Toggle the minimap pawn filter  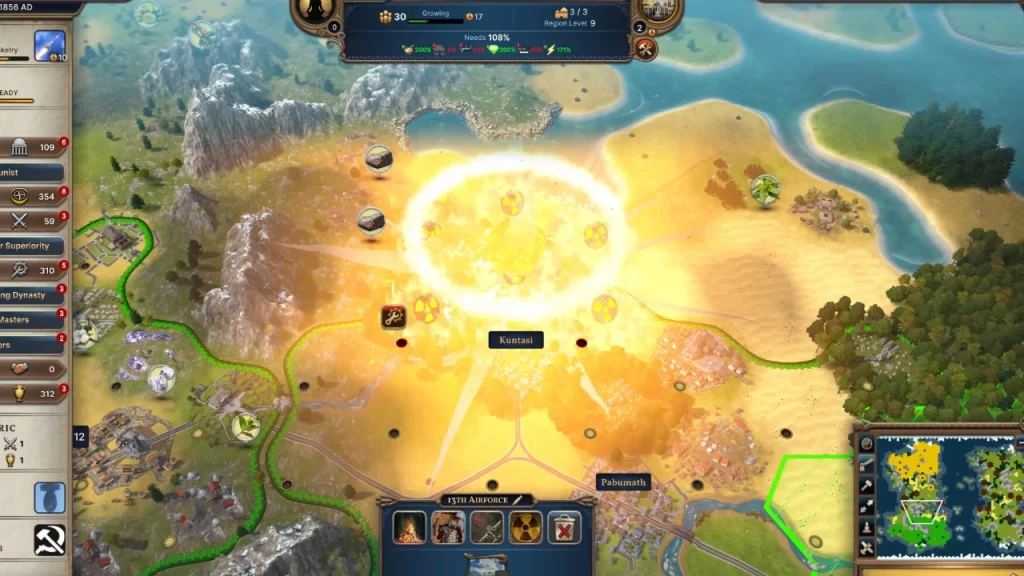866,527
